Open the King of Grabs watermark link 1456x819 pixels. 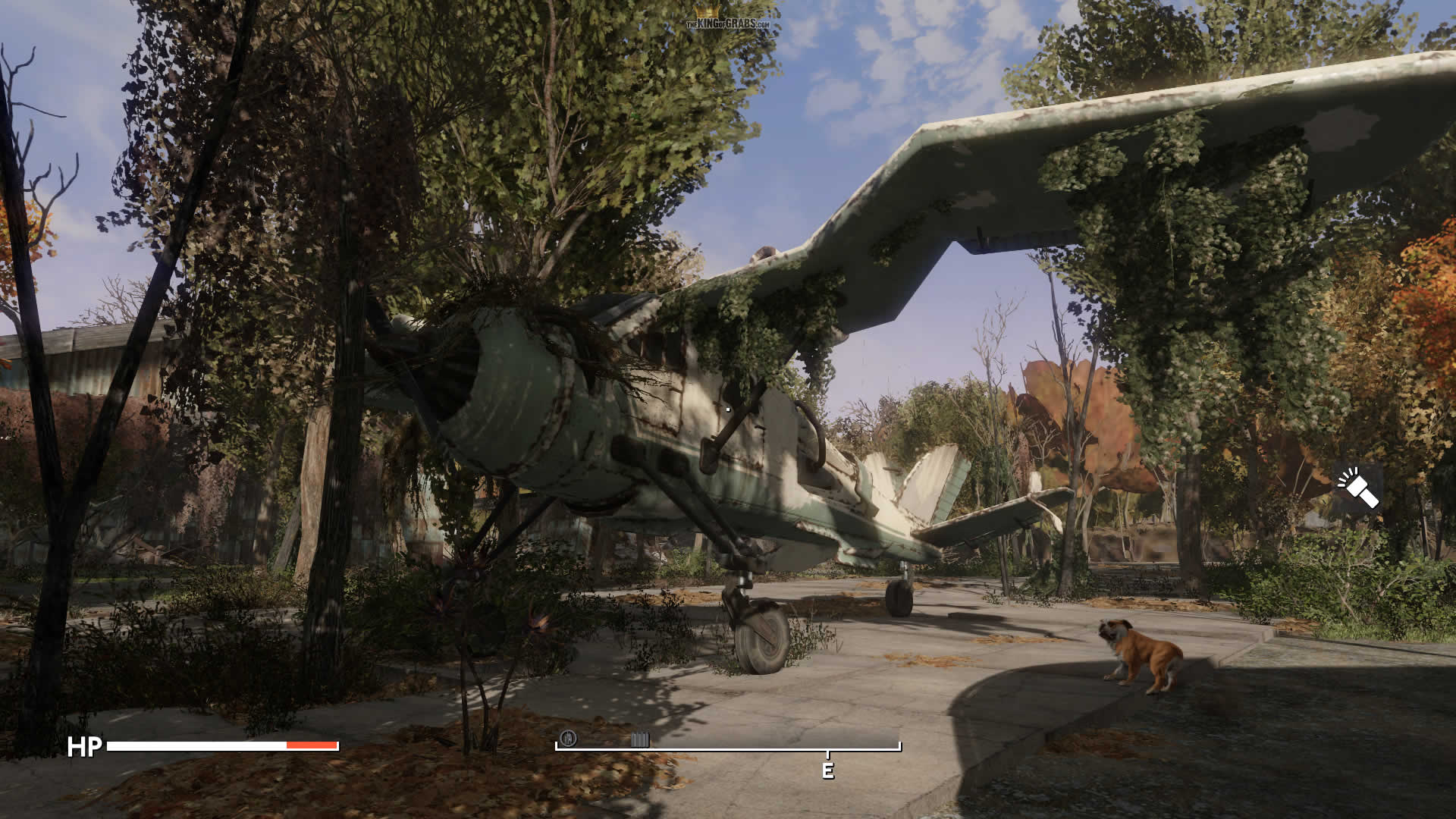pos(728,22)
